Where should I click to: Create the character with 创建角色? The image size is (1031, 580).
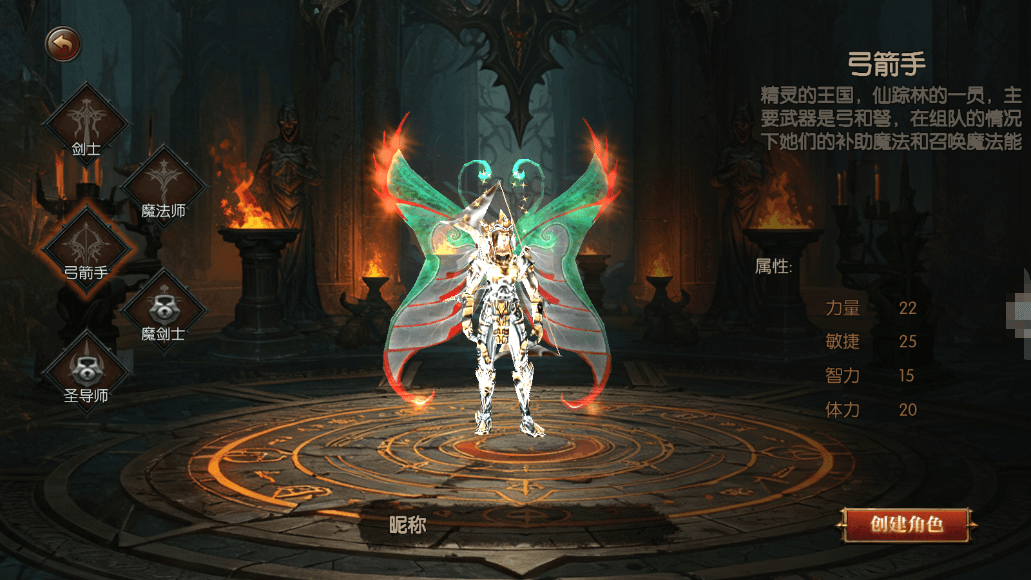pyautogui.click(x=907, y=524)
